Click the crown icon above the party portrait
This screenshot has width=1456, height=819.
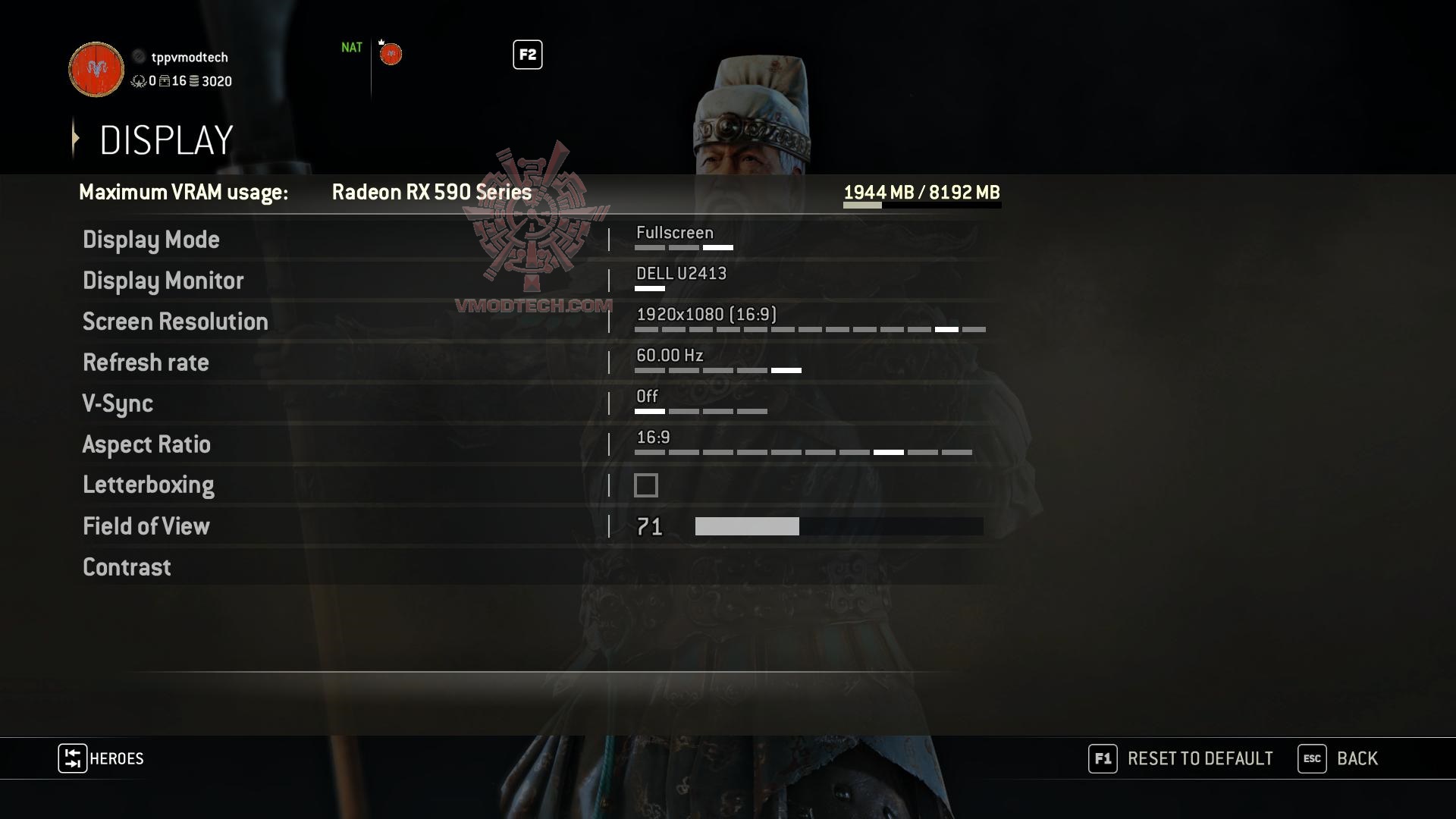coord(381,42)
